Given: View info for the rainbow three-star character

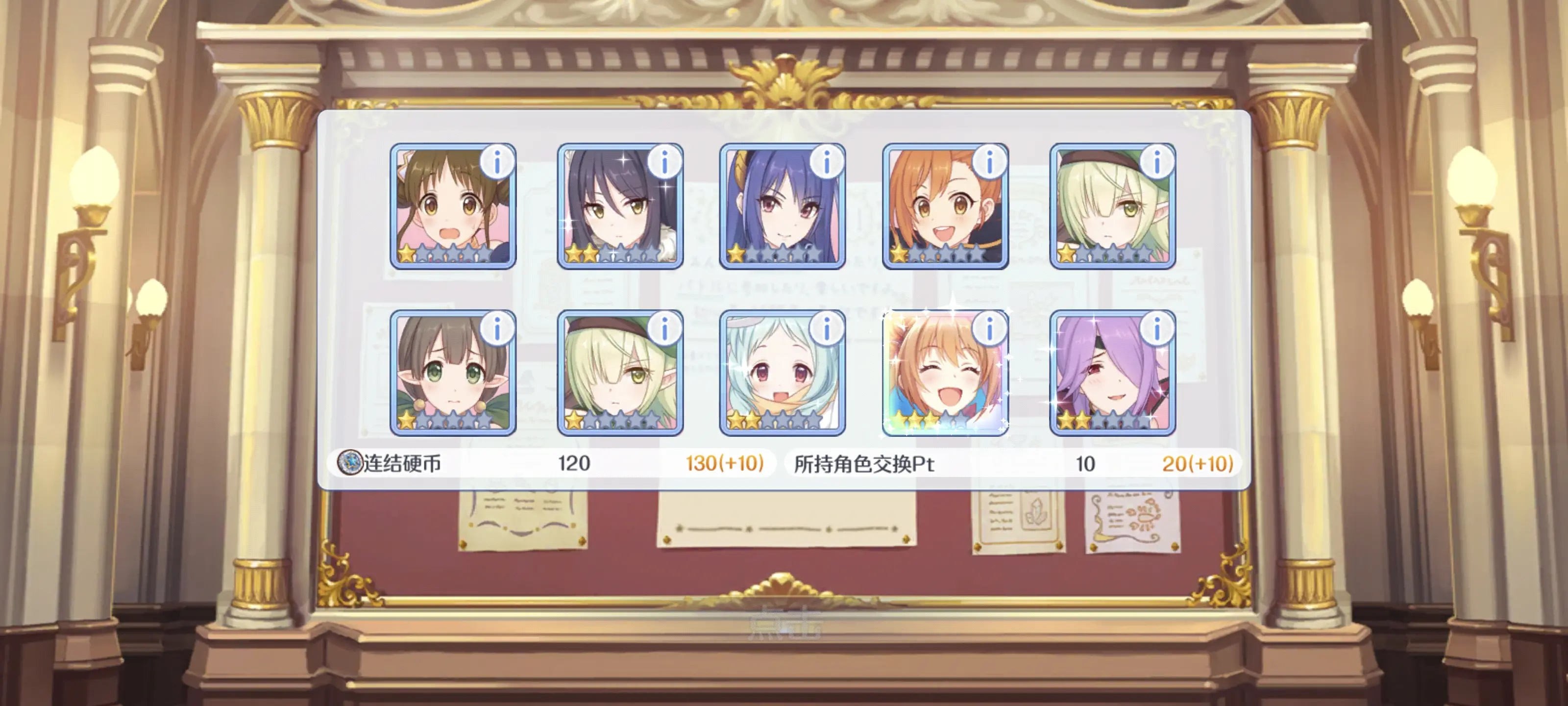Looking at the screenshot, I should click(989, 329).
